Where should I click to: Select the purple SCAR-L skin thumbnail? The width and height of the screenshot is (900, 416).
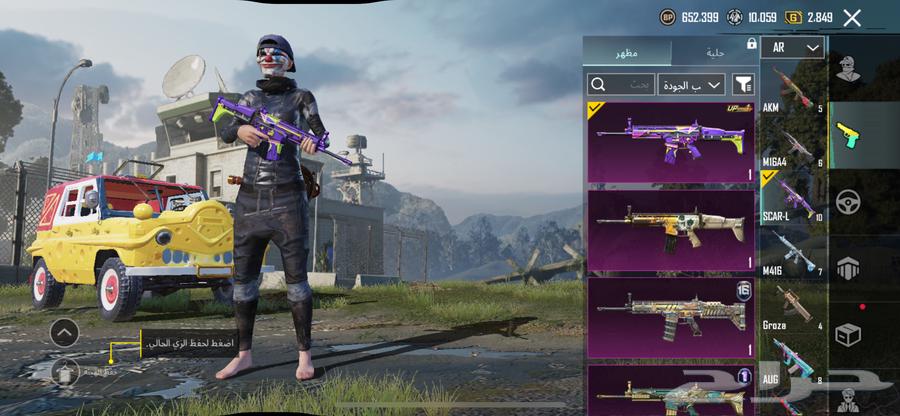point(670,141)
